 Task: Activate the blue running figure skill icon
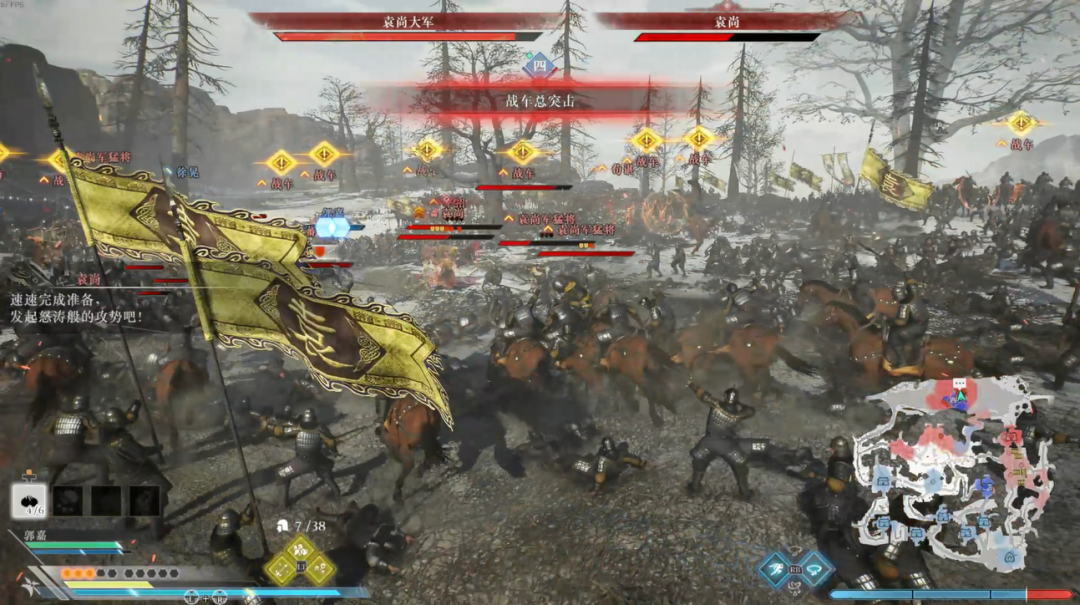click(773, 569)
